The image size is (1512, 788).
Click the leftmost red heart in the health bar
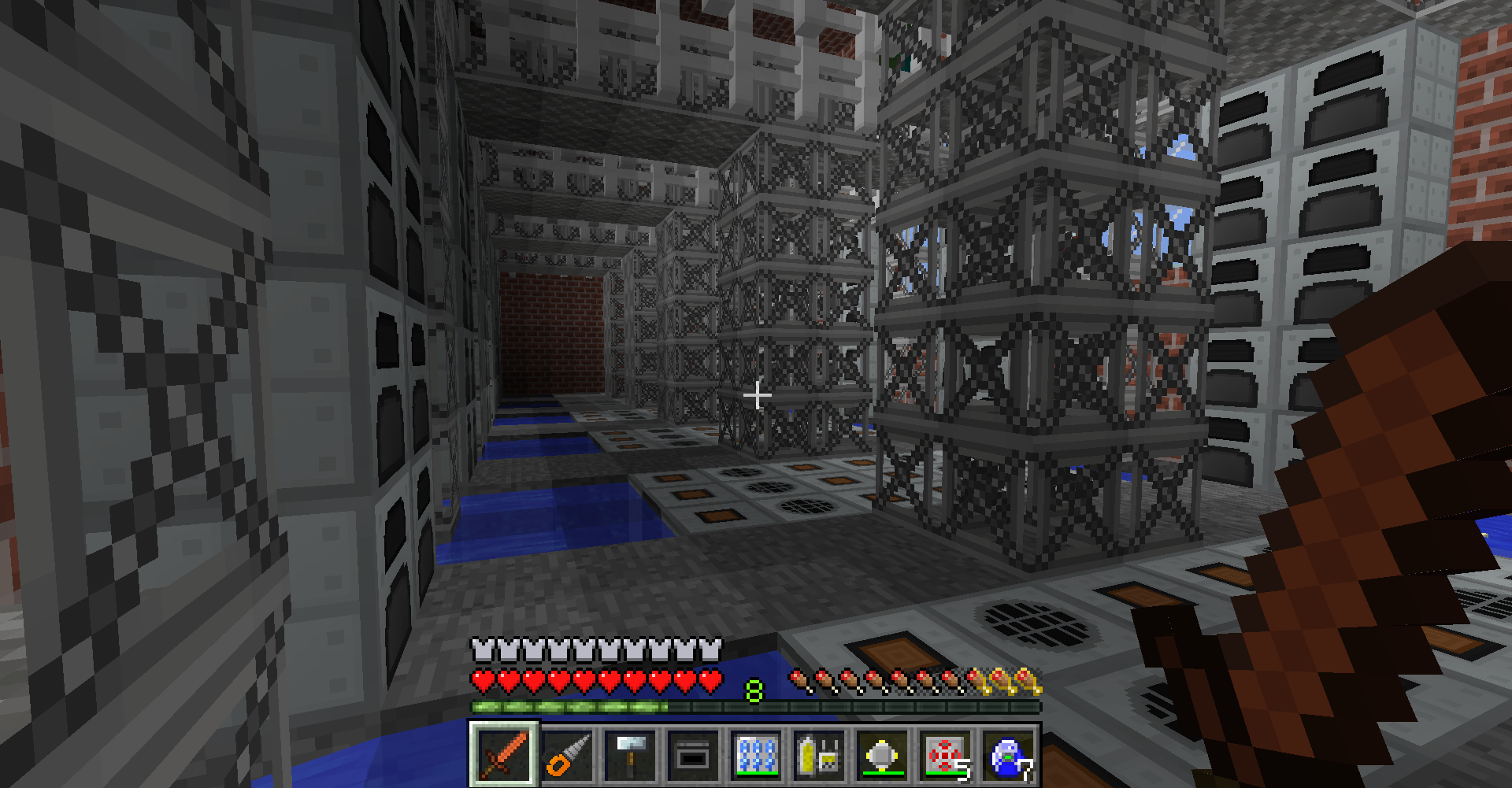click(483, 677)
